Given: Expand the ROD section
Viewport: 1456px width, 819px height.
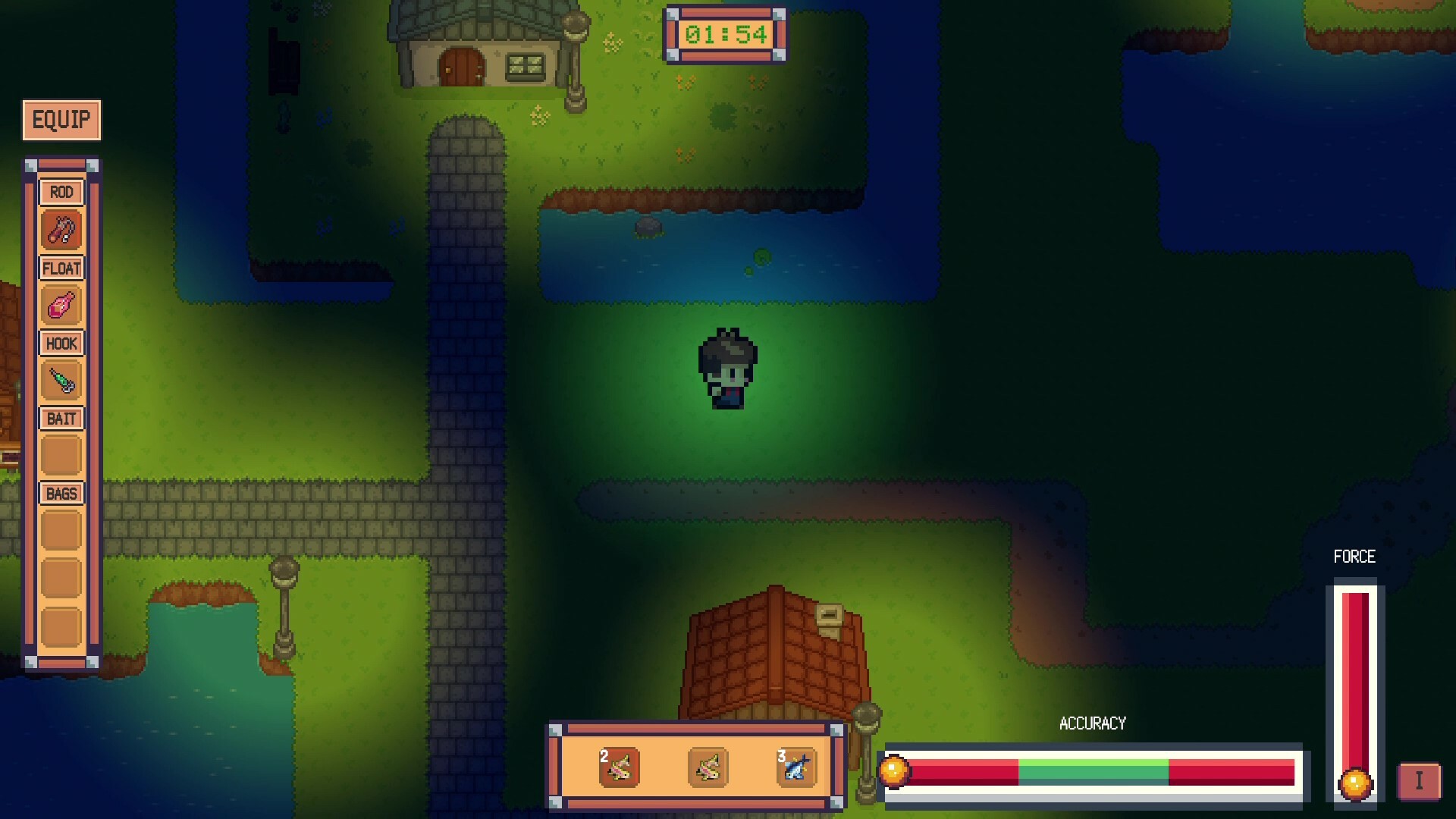Looking at the screenshot, I should 61,192.
